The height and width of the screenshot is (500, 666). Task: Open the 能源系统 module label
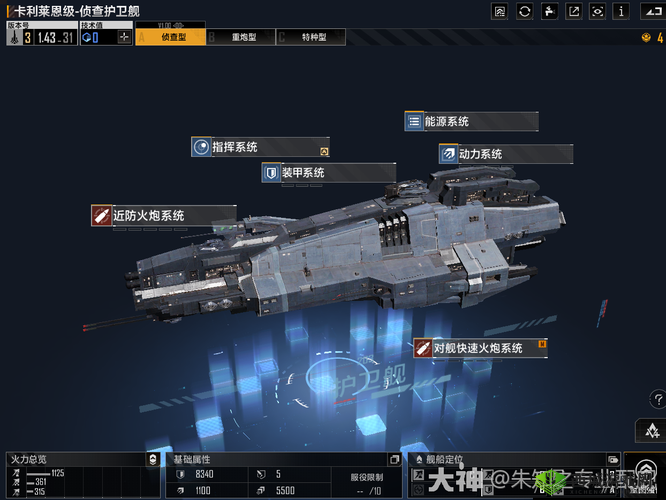click(471, 121)
